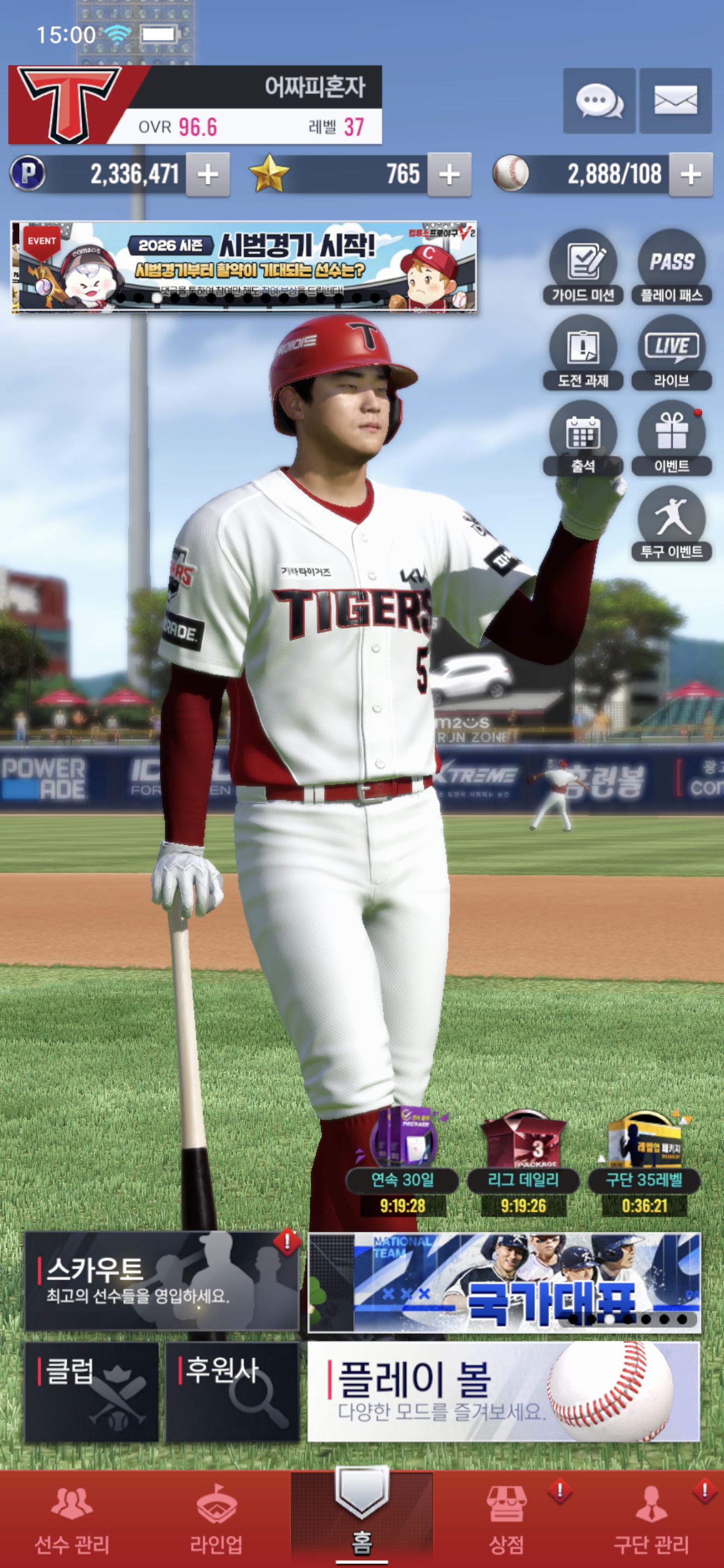Screen dimensions: 724x1568
Task: Add more P points with plus button
Action: coord(208,175)
